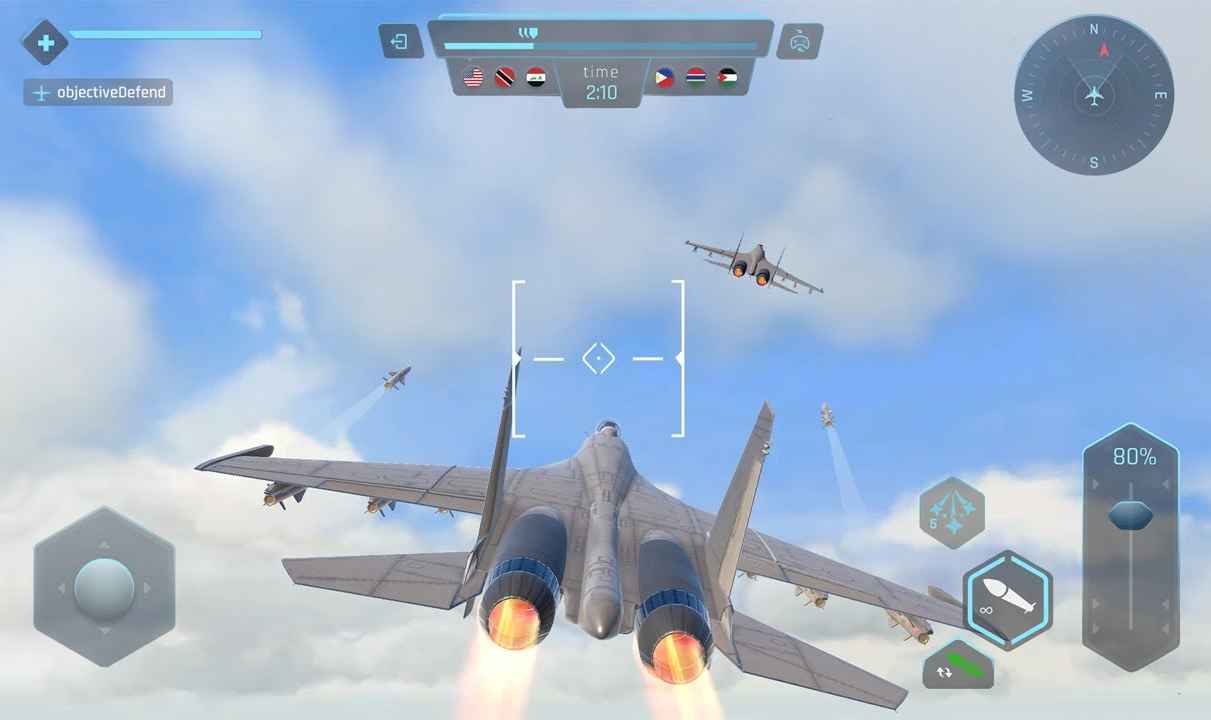Viewport: 1211px width, 720px height.
Task: Select the United States flag player
Action: [x=474, y=77]
